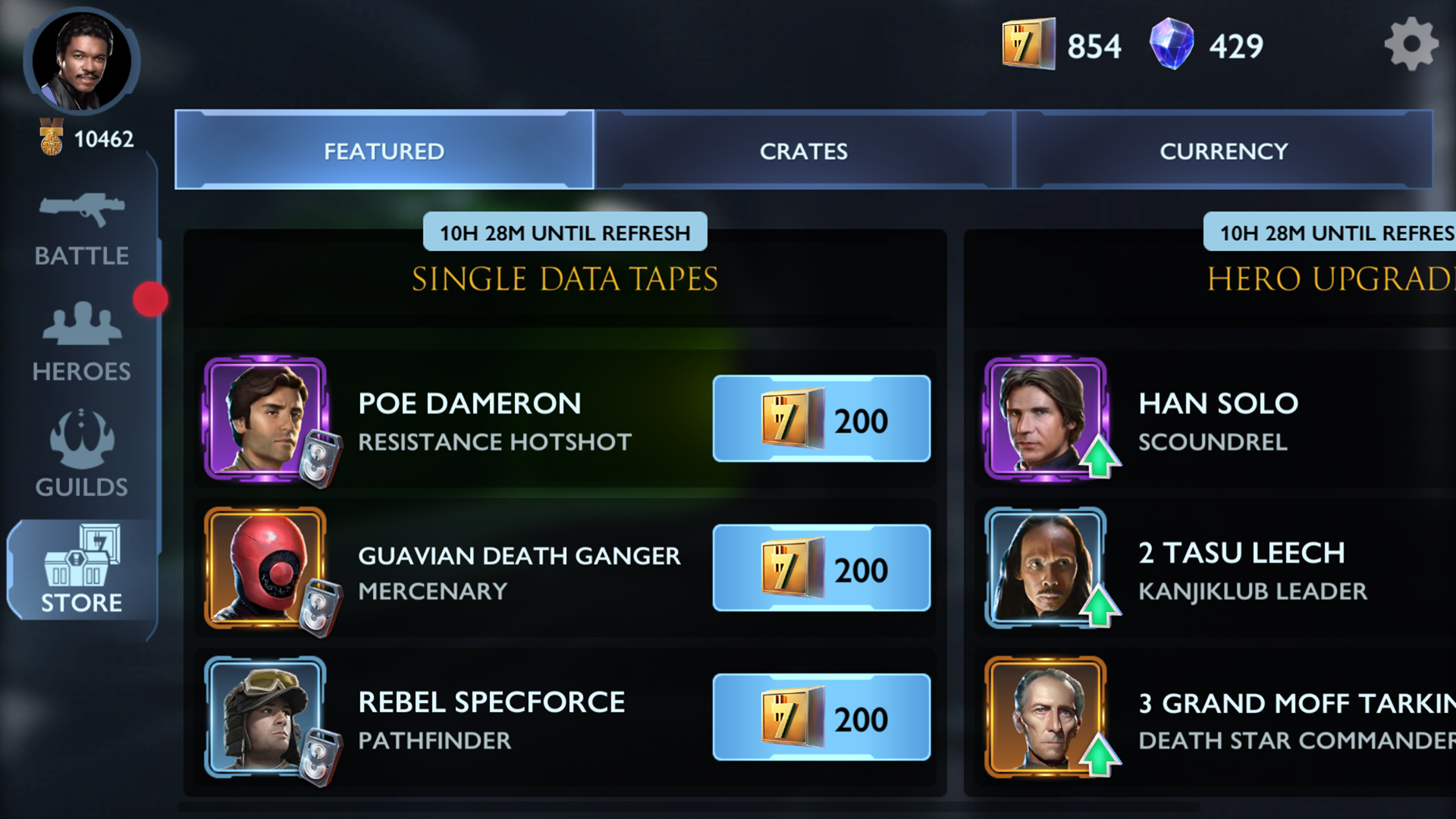Select the Currency tab
This screenshot has width=1456, height=819.
[1223, 151]
